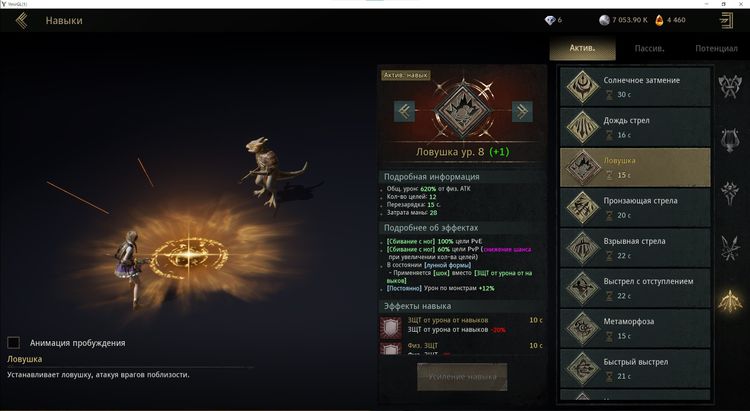Select the Метаморфоза skill
Screen dimensions: 750x411
point(635,327)
